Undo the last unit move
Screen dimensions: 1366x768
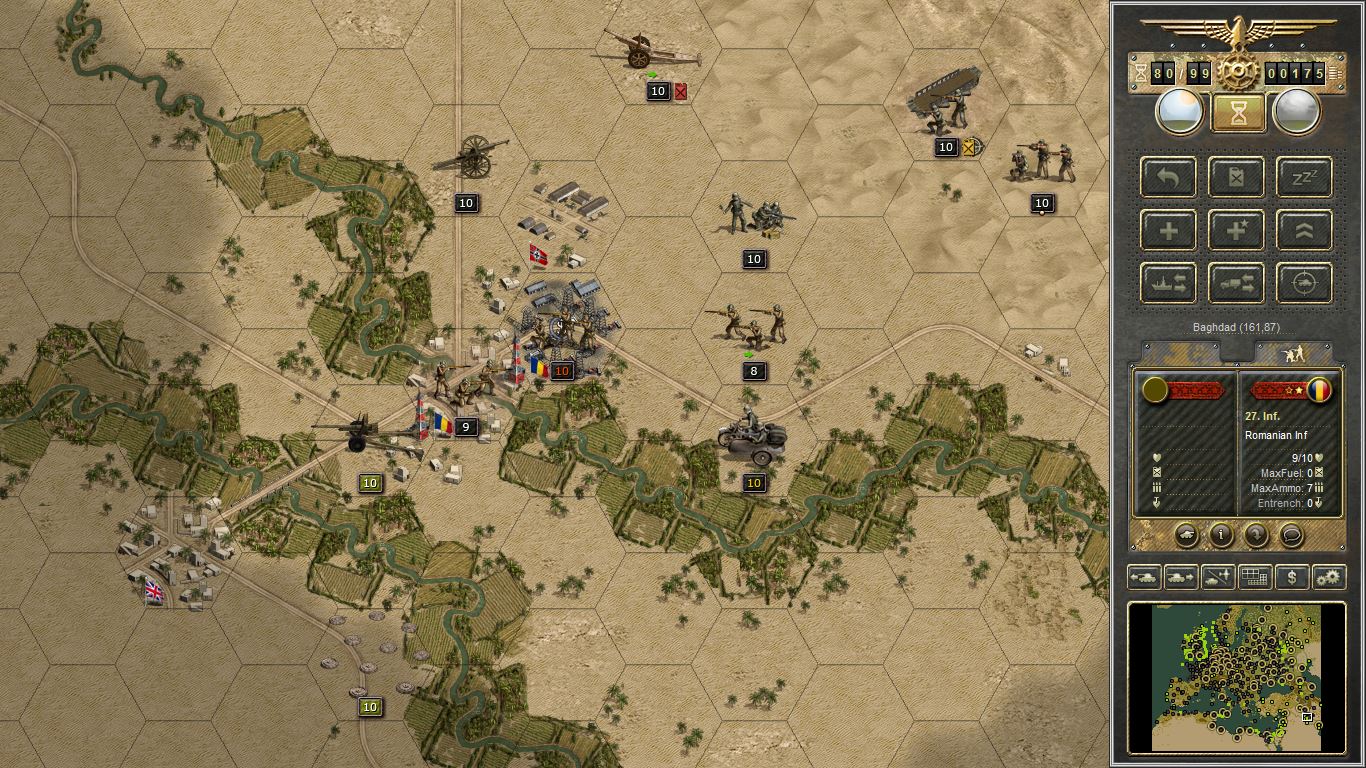click(1167, 177)
